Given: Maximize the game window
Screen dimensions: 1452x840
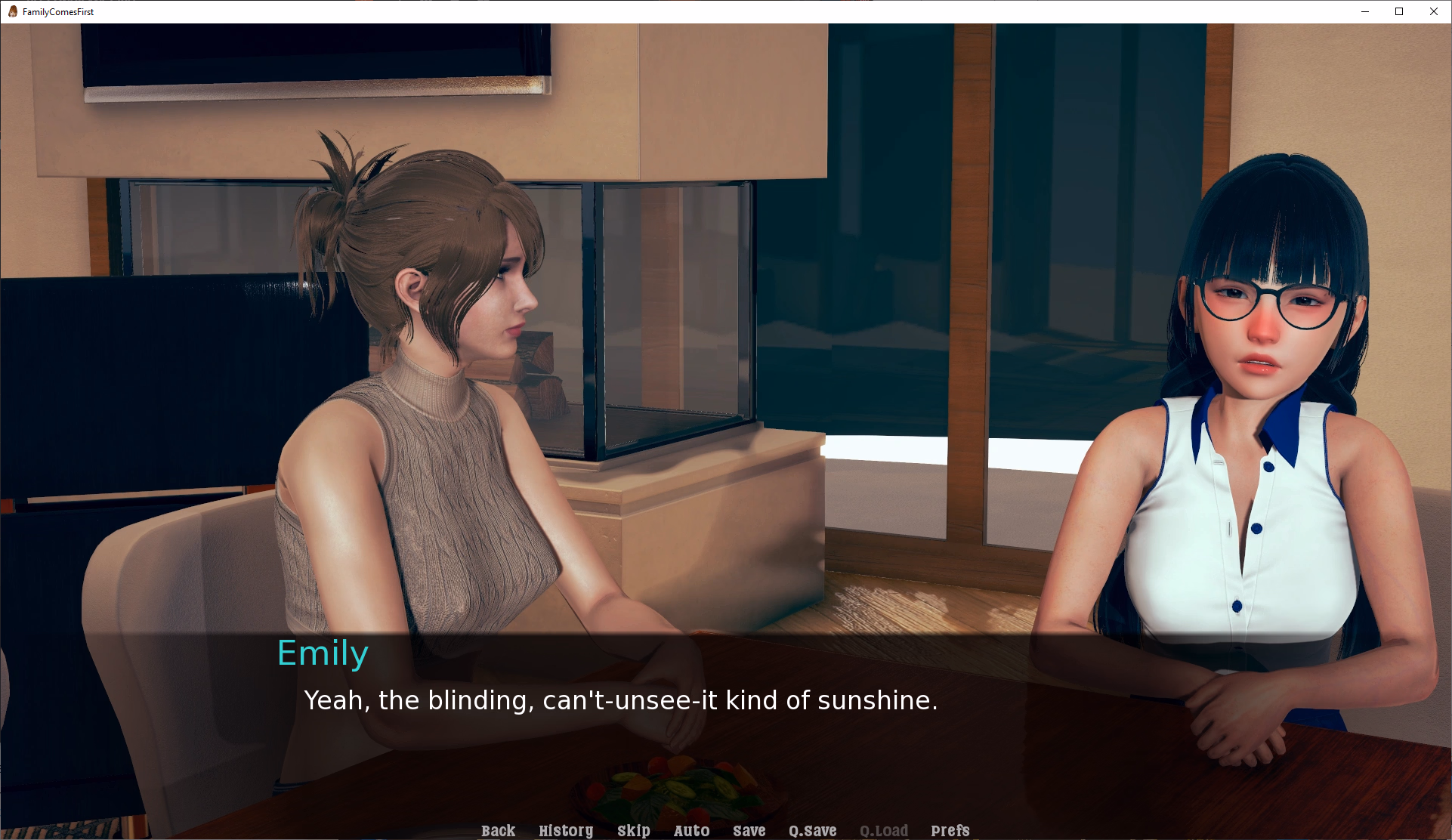Looking at the screenshot, I should click(1399, 11).
